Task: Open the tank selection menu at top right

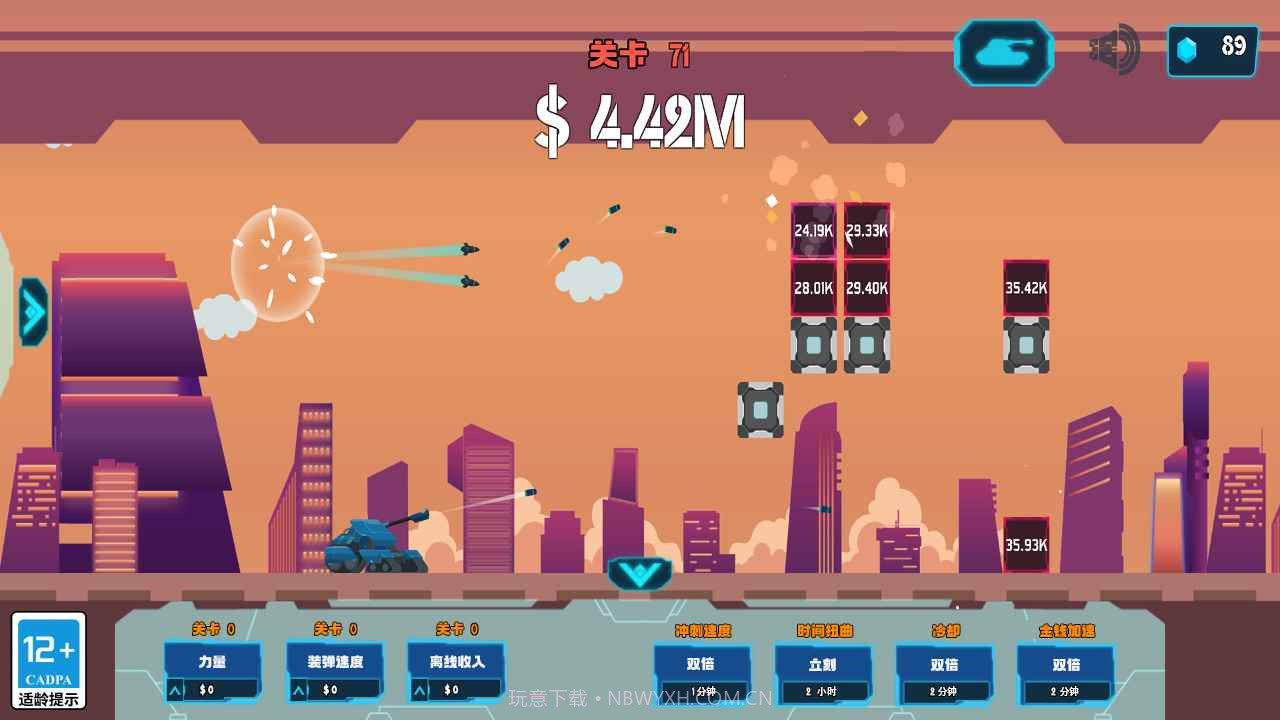Action: pos(1003,52)
